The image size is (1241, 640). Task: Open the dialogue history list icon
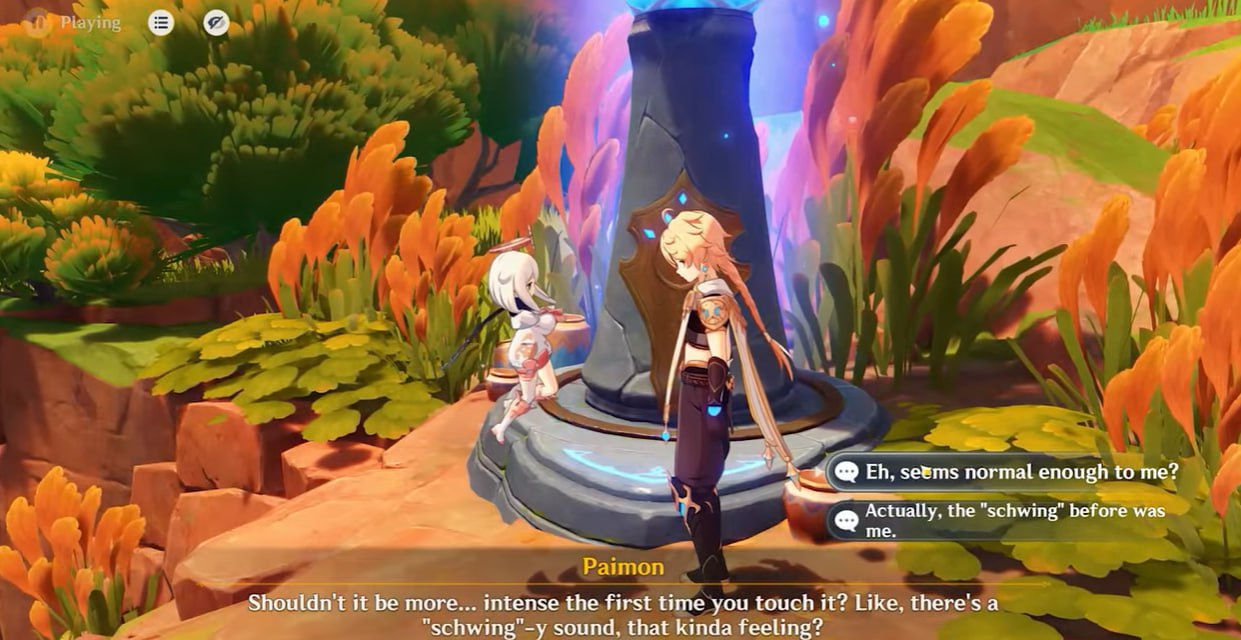pyautogui.click(x=160, y=22)
